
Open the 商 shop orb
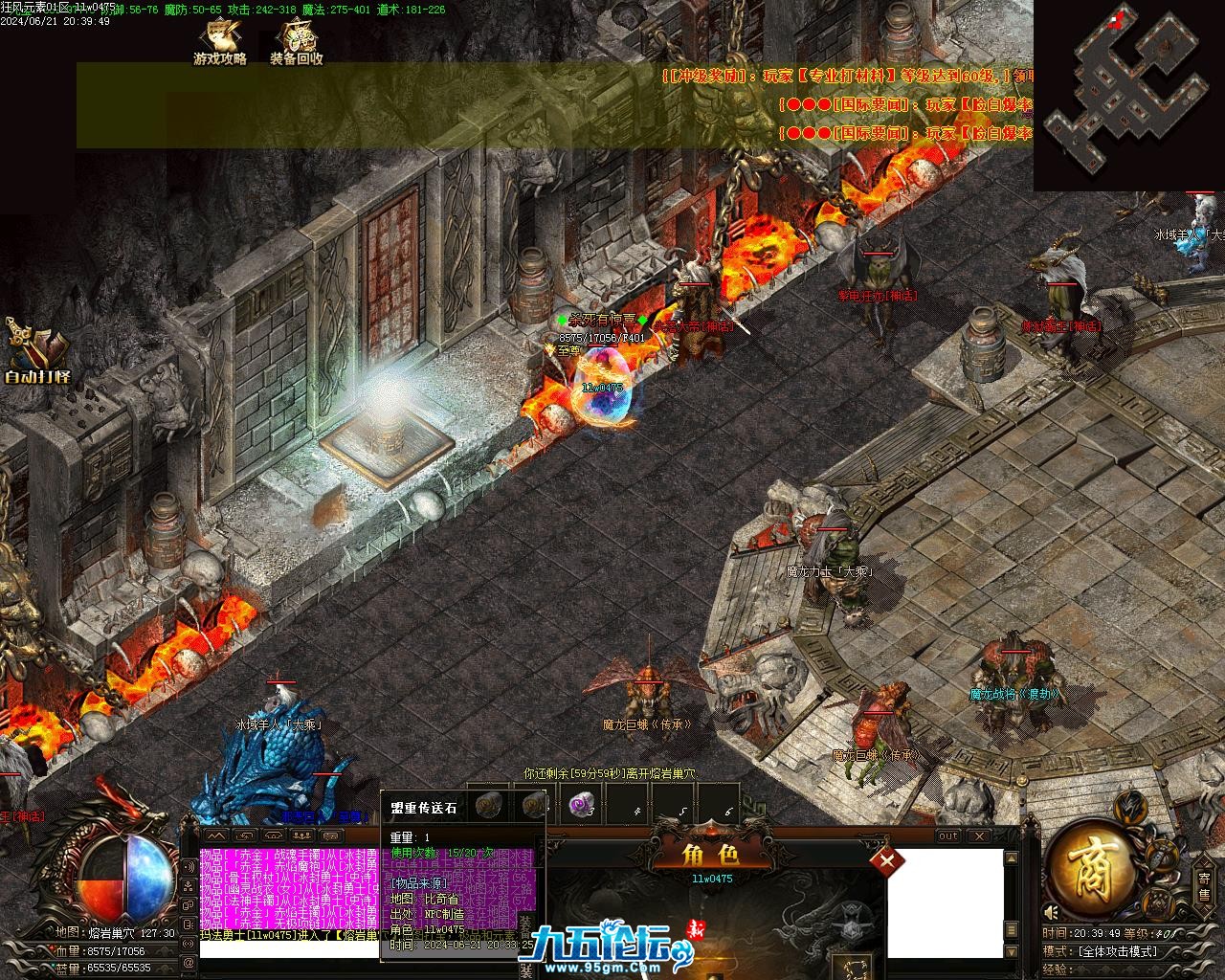(1089, 869)
